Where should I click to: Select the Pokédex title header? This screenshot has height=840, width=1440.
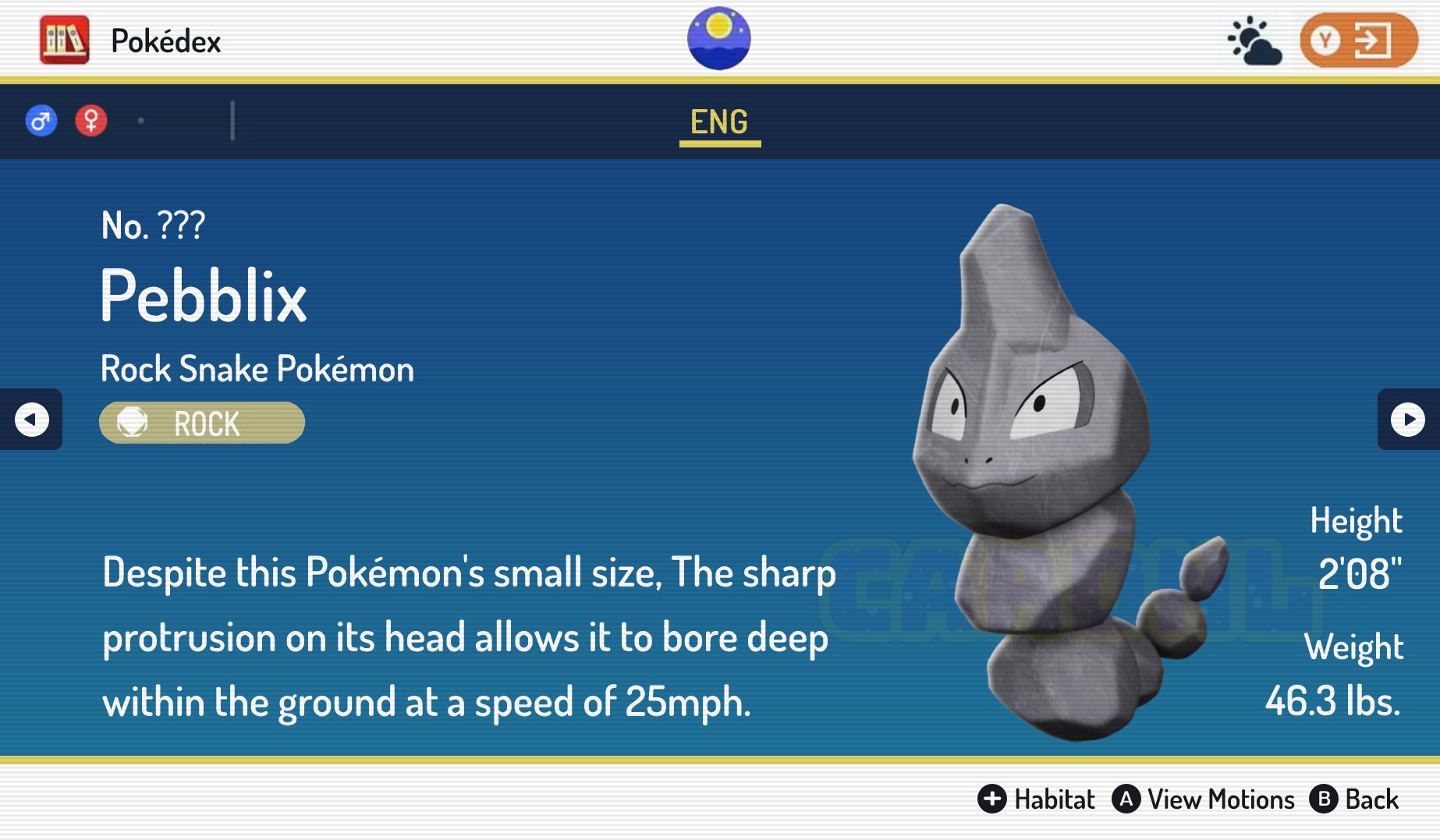pos(165,40)
